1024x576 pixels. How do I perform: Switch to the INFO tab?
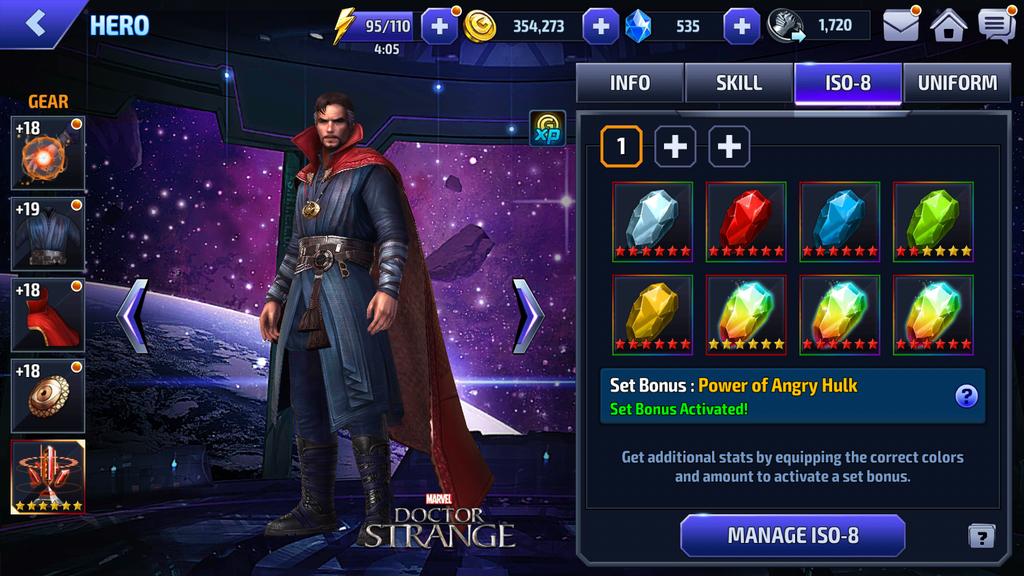[630, 83]
